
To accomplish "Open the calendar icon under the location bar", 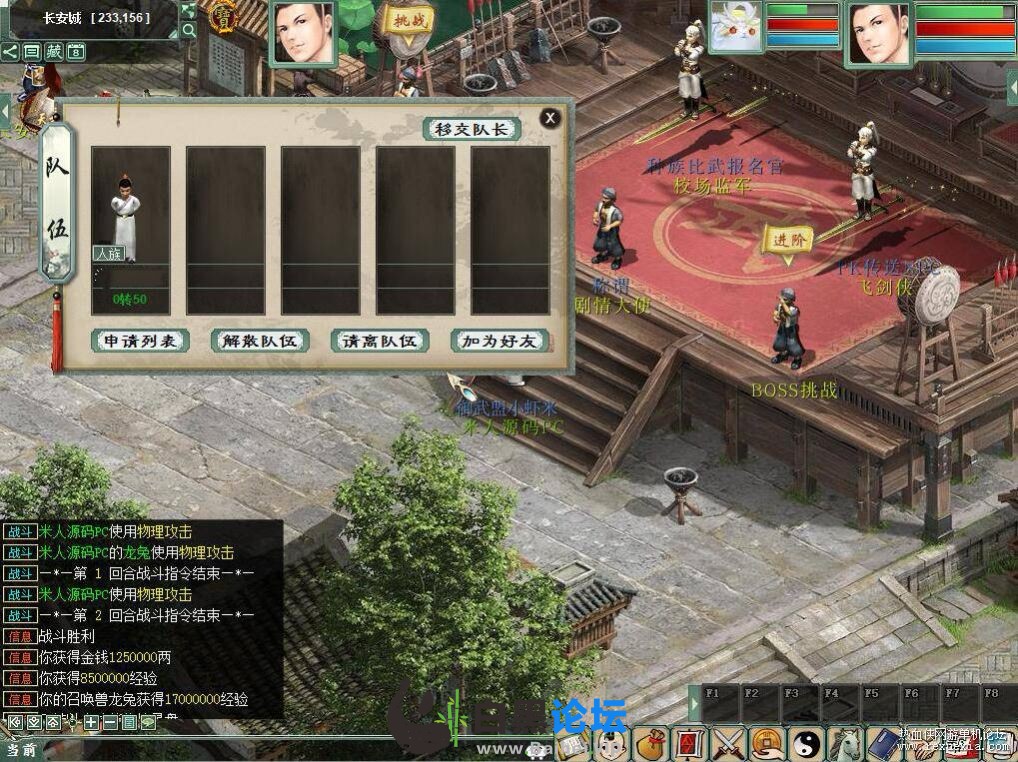I will tap(76, 52).
